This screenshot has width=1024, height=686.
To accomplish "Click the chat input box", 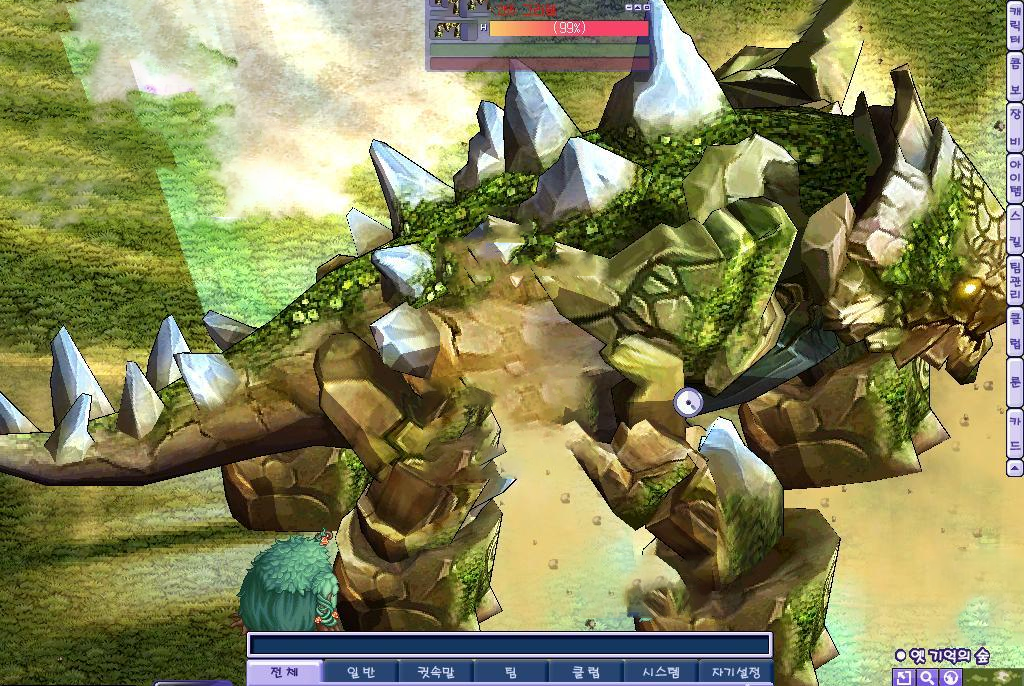I will [509, 645].
